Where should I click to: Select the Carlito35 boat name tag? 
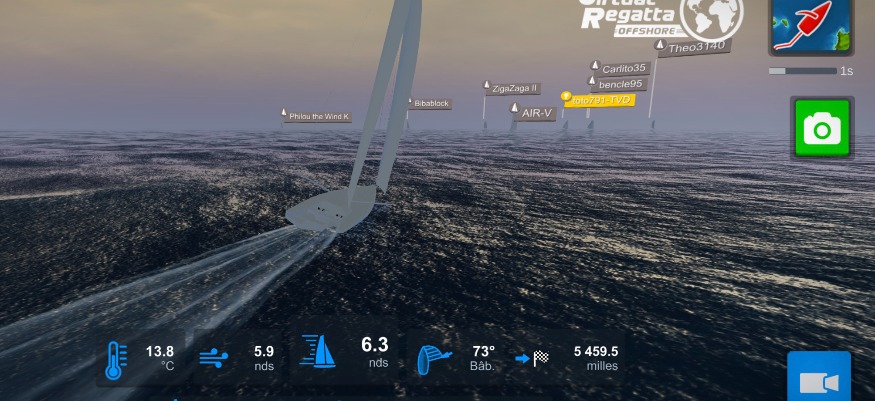624,69
